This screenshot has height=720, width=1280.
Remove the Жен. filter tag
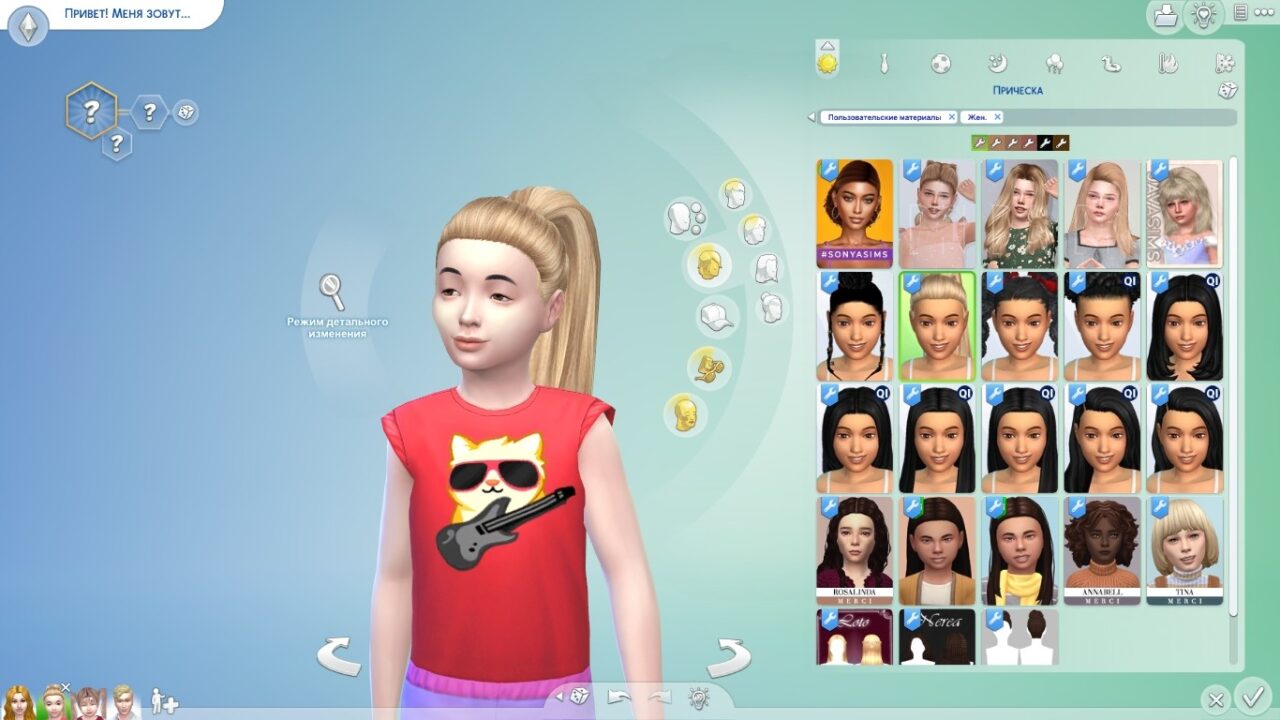[x=997, y=117]
